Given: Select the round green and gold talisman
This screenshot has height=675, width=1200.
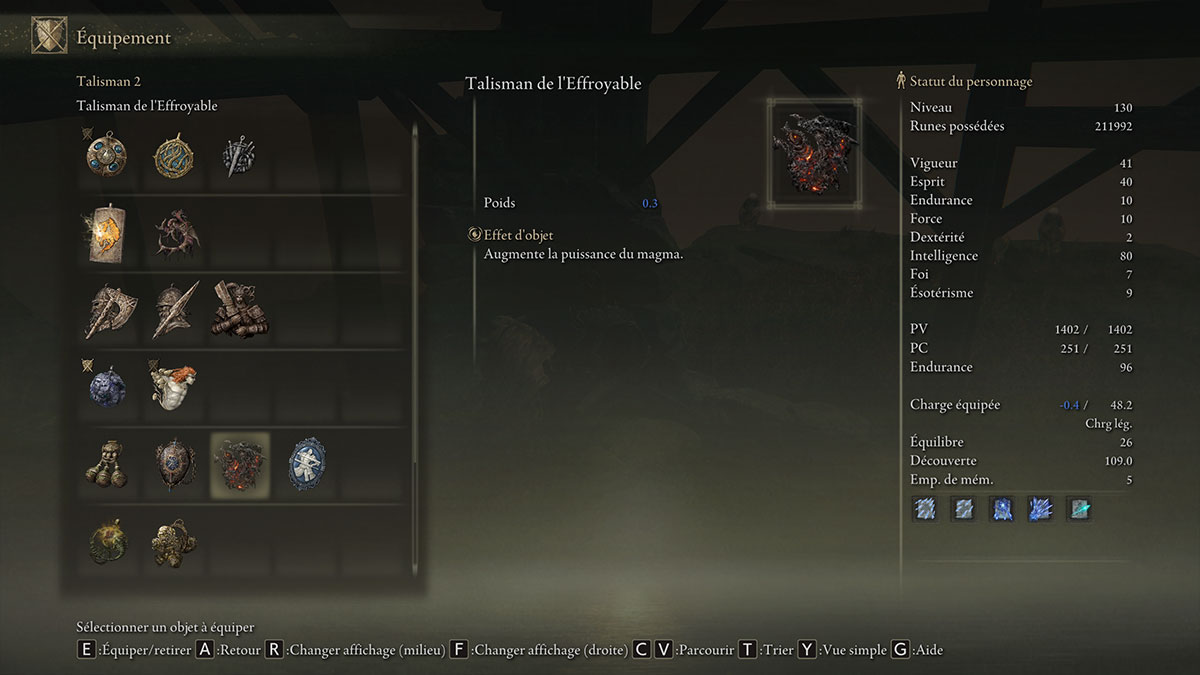Looking at the screenshot, I should (105, 541).
